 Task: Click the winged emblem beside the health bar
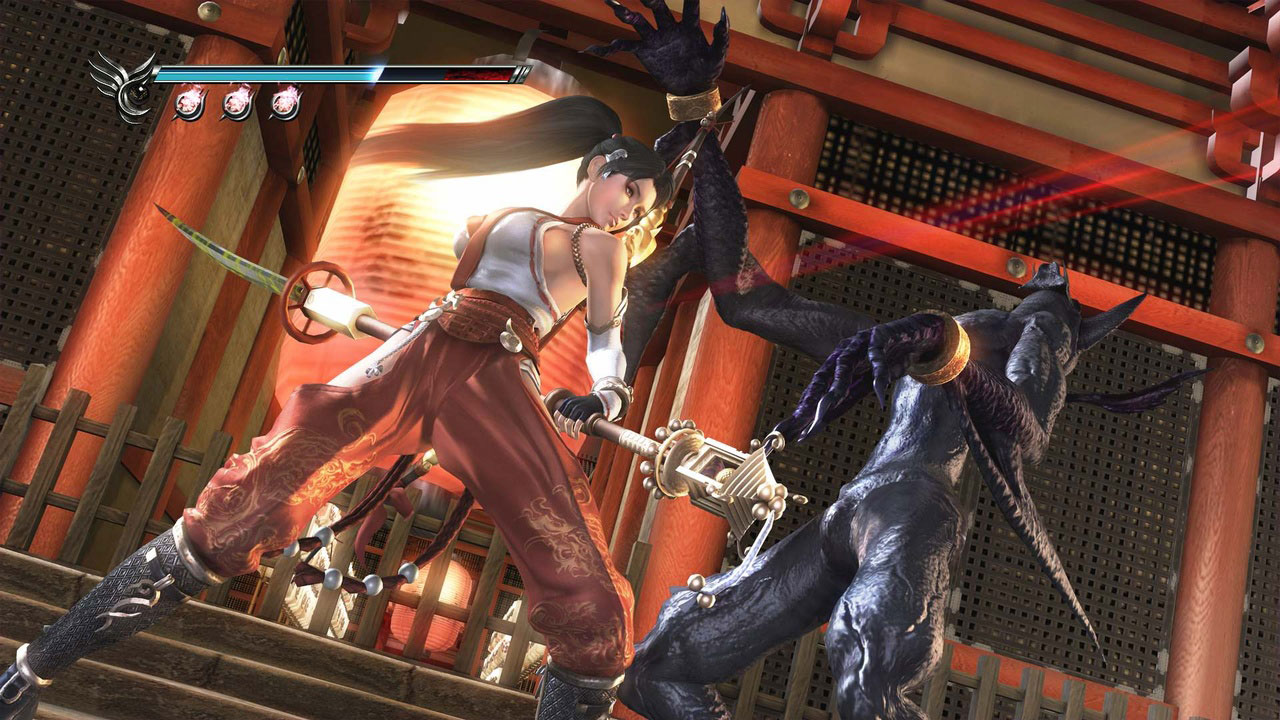click(x=123, y=86)
